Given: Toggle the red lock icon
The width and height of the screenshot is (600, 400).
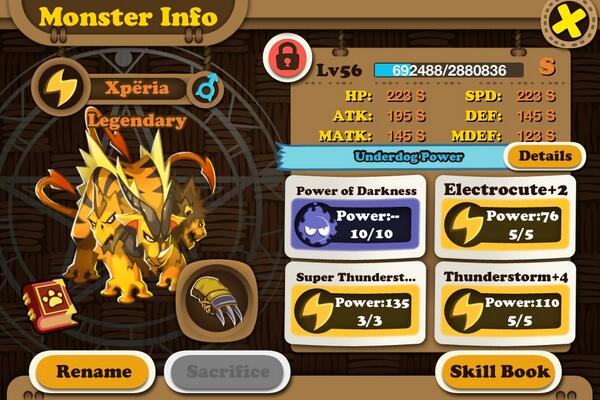Looking at the screenshot, I should click(287, 58).
